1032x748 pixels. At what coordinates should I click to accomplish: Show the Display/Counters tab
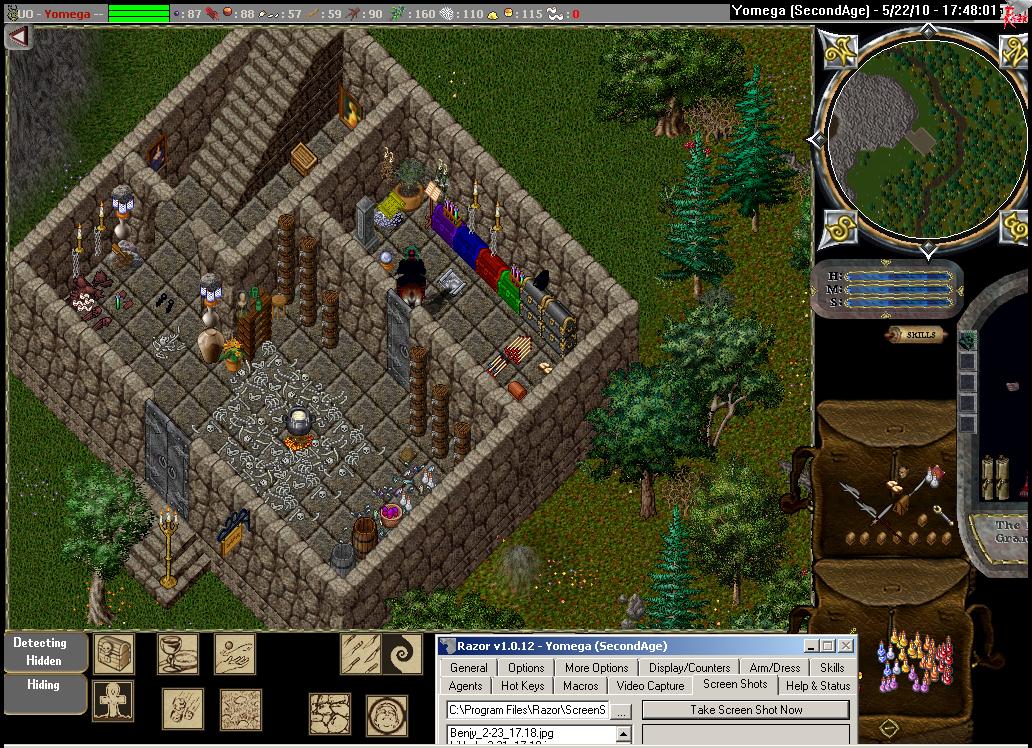tap(689, 668)
